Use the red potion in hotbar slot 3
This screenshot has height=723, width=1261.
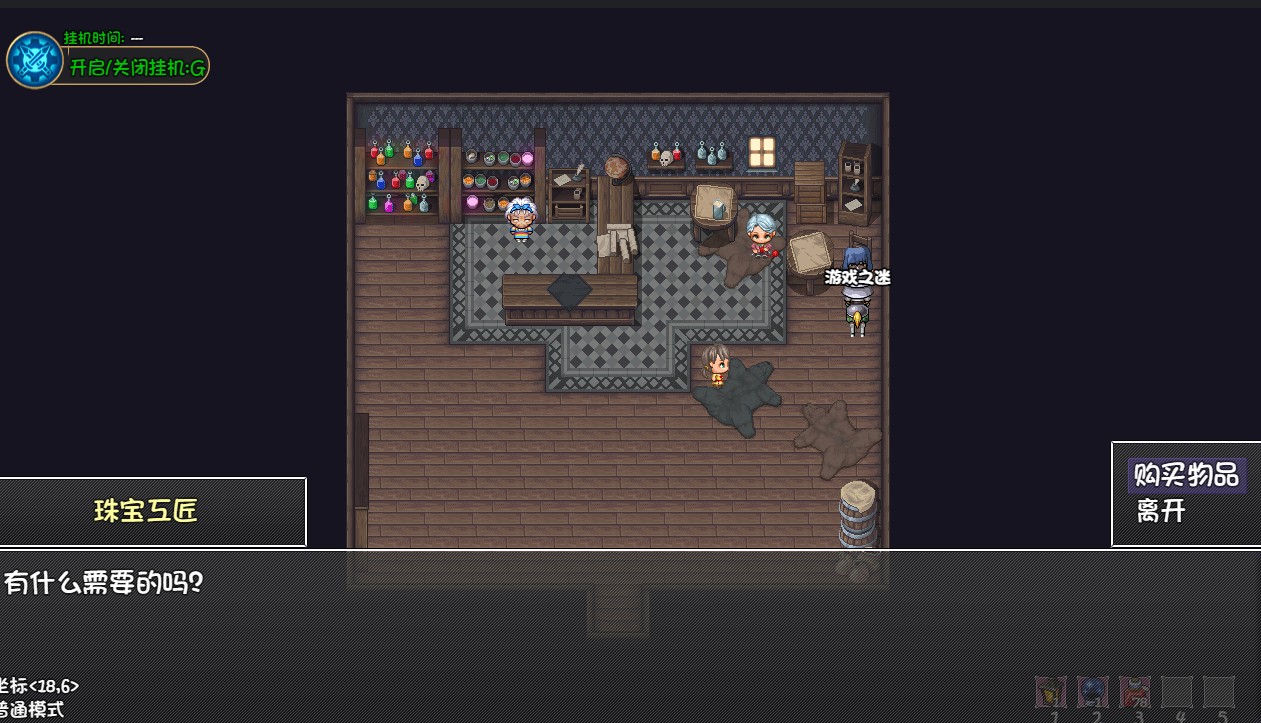click(x=1135, y=691)
